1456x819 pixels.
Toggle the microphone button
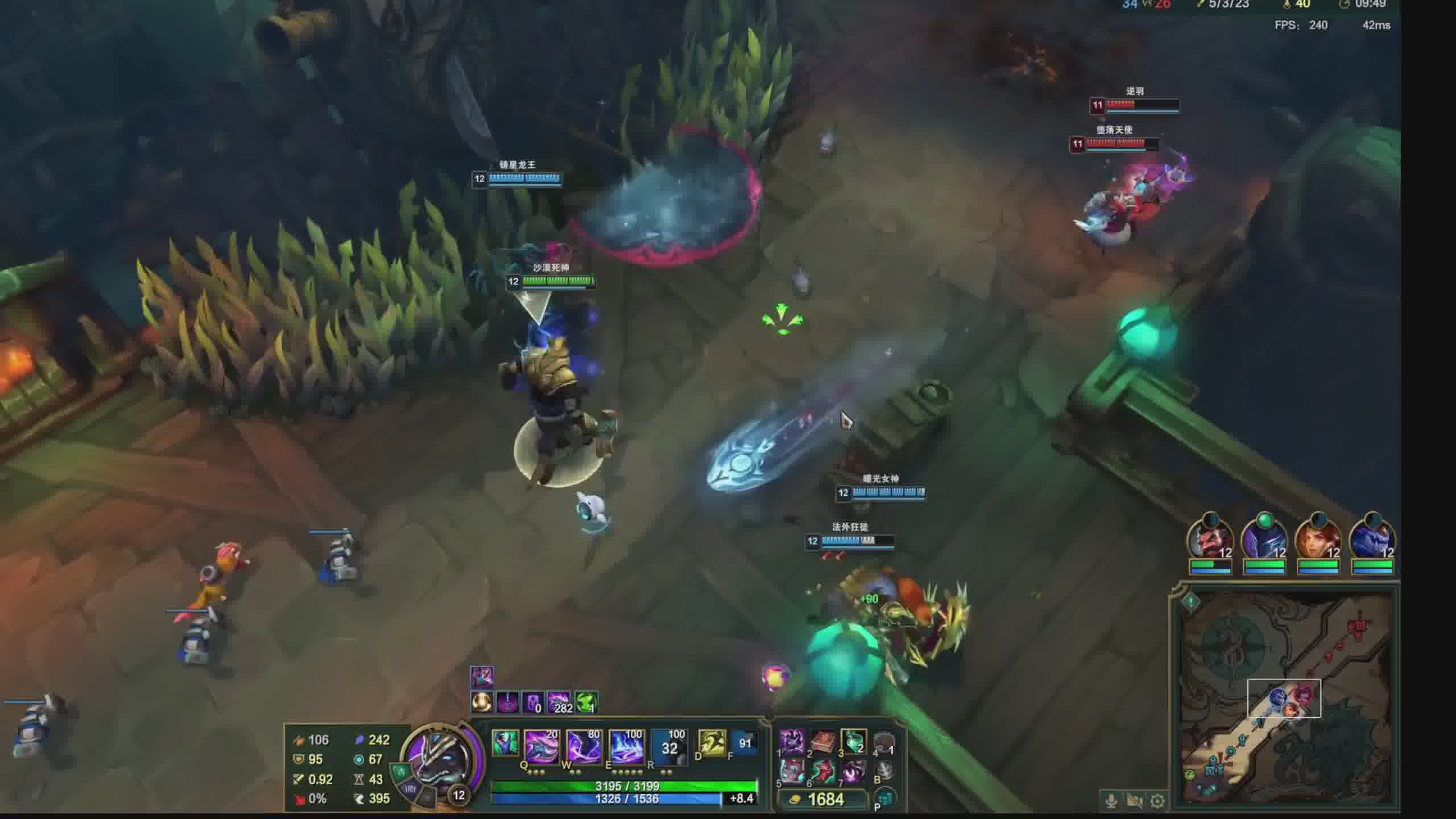click(x=1111, y=801)
